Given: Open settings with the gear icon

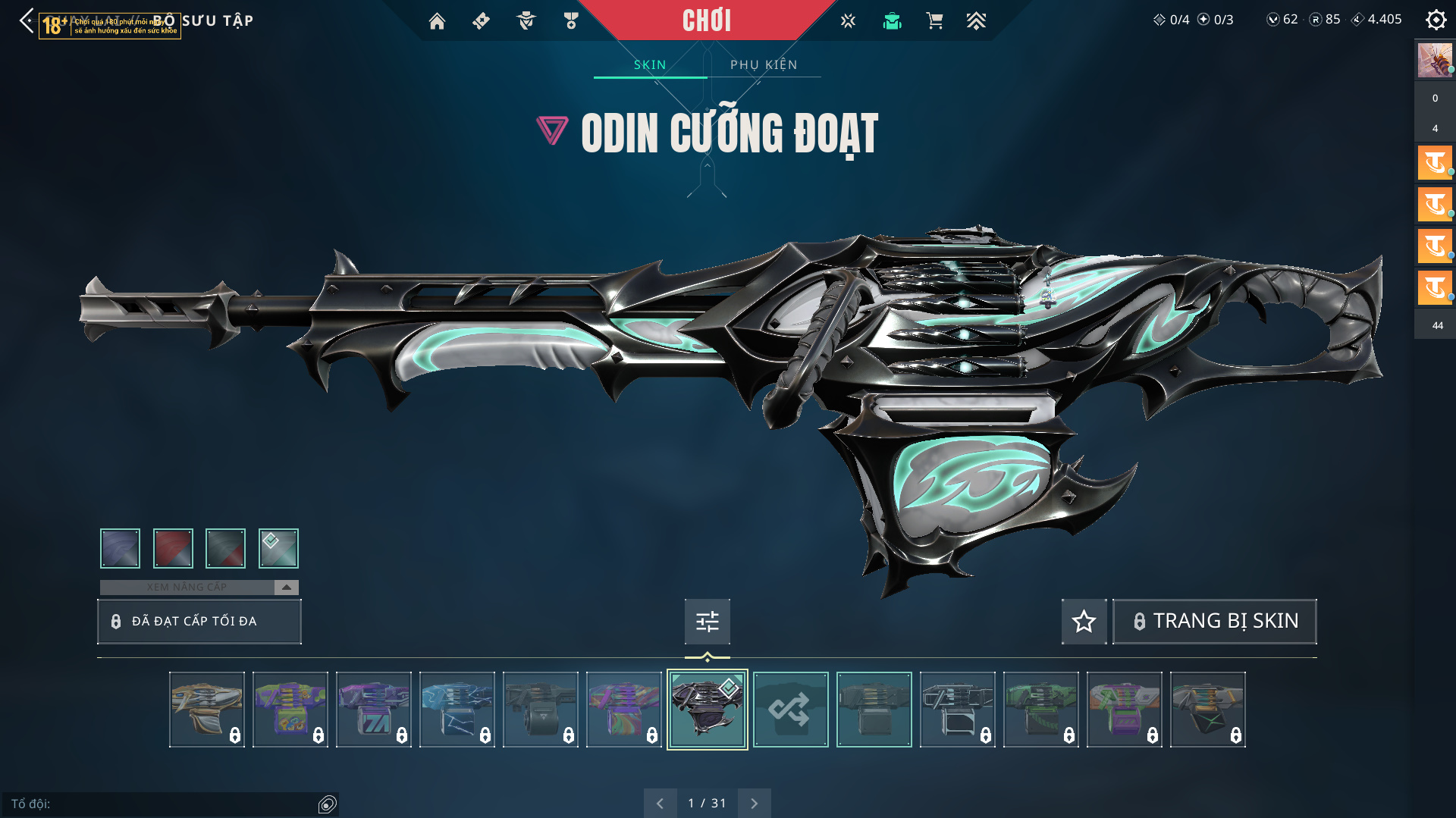Looking at the screenshot, I should [x=1436, y=20].
